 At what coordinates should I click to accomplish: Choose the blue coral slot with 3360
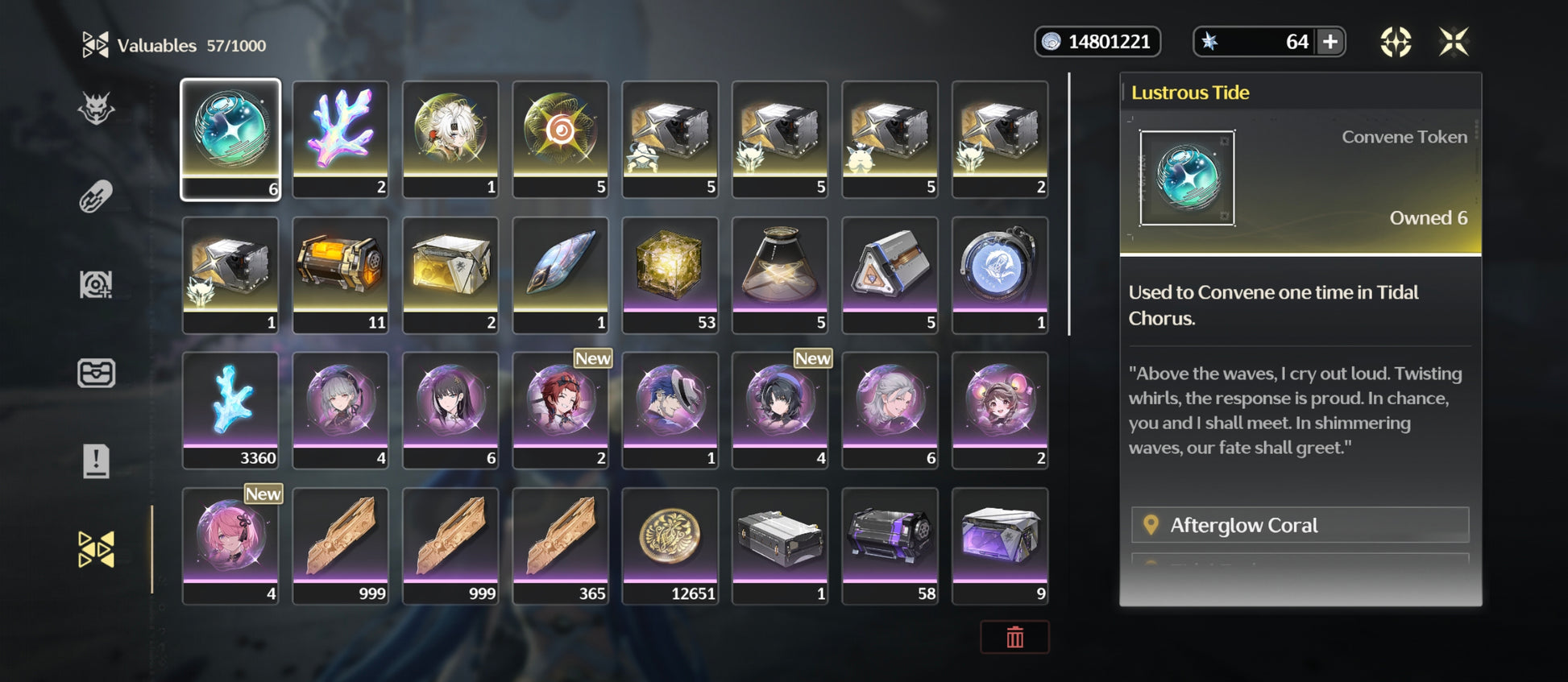pyautogui.click(x=230, y=410)
